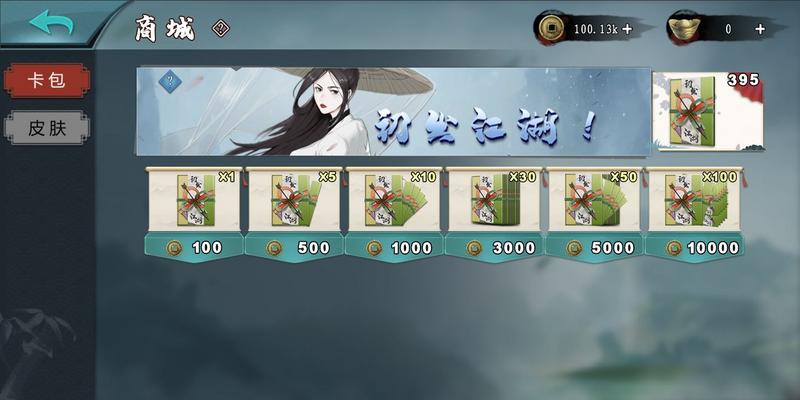Go back with the teal arrow button
Screen dimensions: 800x400
pos(51,23)
